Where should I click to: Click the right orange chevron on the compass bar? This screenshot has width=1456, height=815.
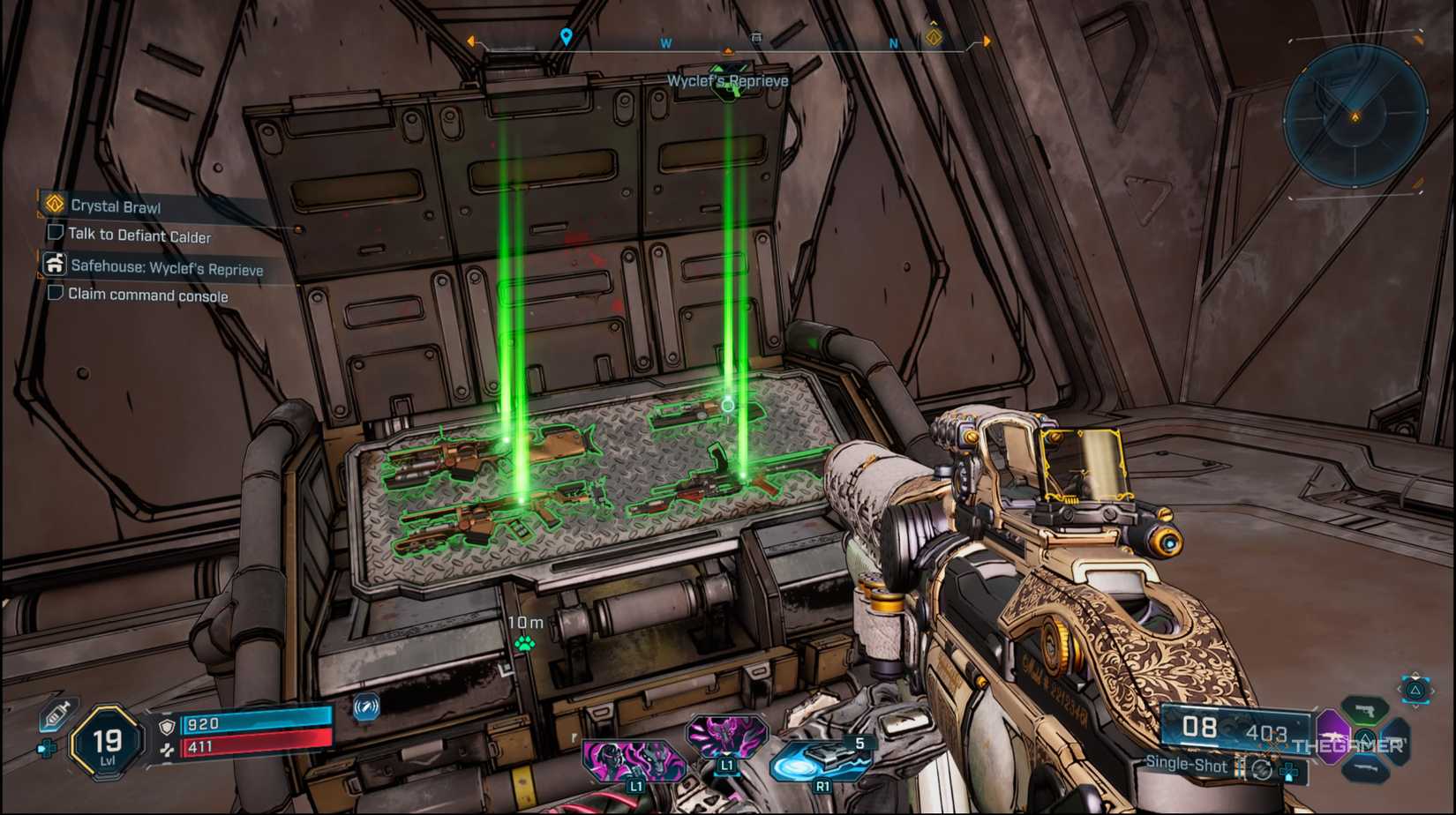(x=986, y=40)
